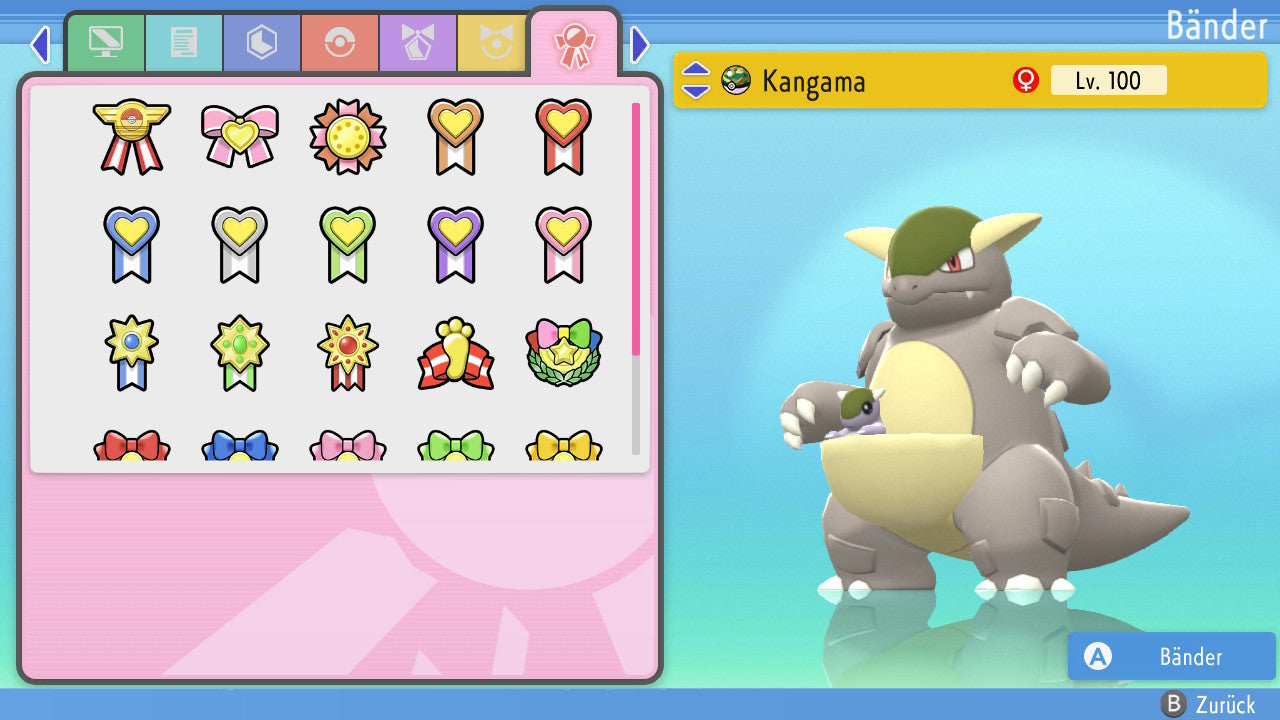Select the purple heart medal ribbon
Viewport: 1280px width, 720px height.
click(456, 243)
